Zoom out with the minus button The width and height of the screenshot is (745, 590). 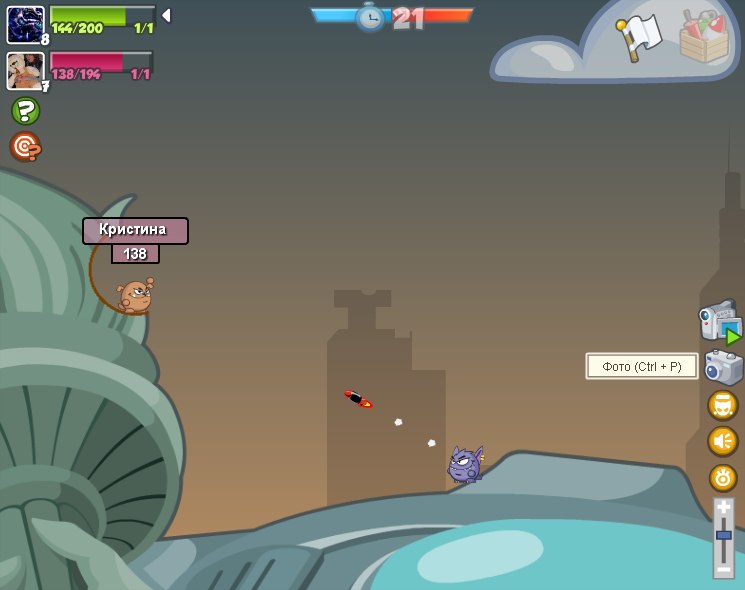(x=723, y=568)
